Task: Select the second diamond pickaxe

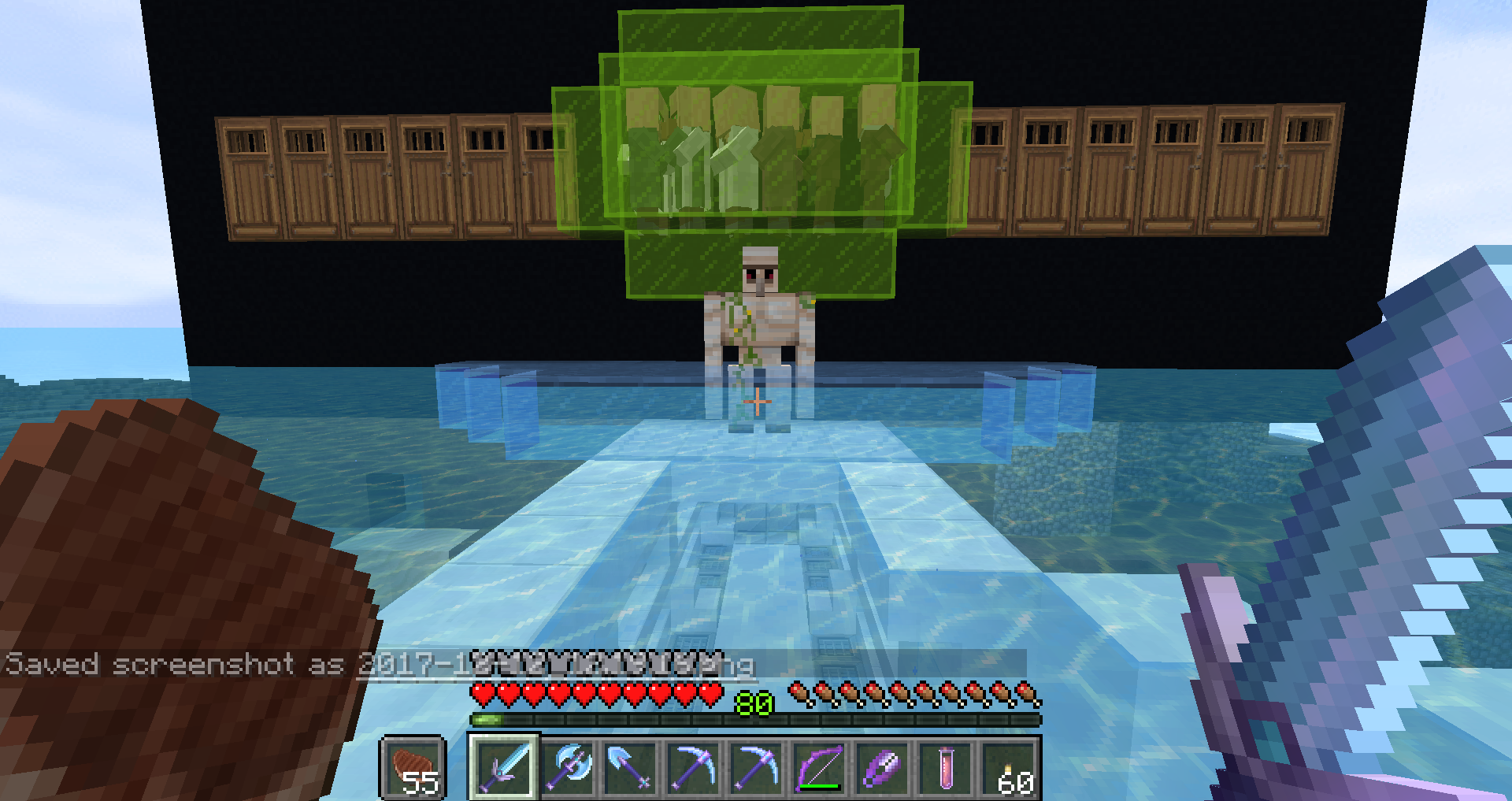Action: point(758,768)
